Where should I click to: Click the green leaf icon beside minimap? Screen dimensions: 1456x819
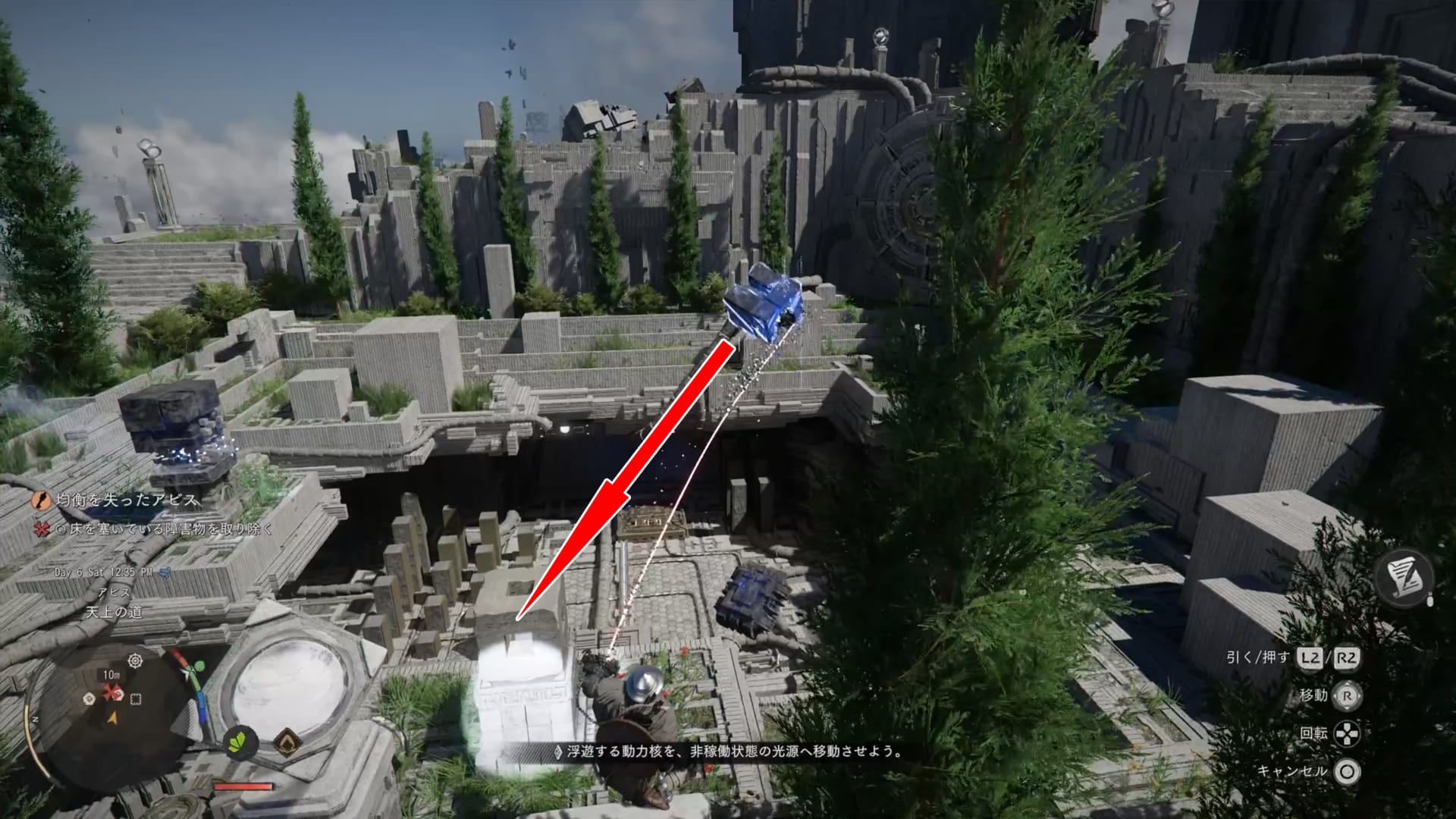241,740
